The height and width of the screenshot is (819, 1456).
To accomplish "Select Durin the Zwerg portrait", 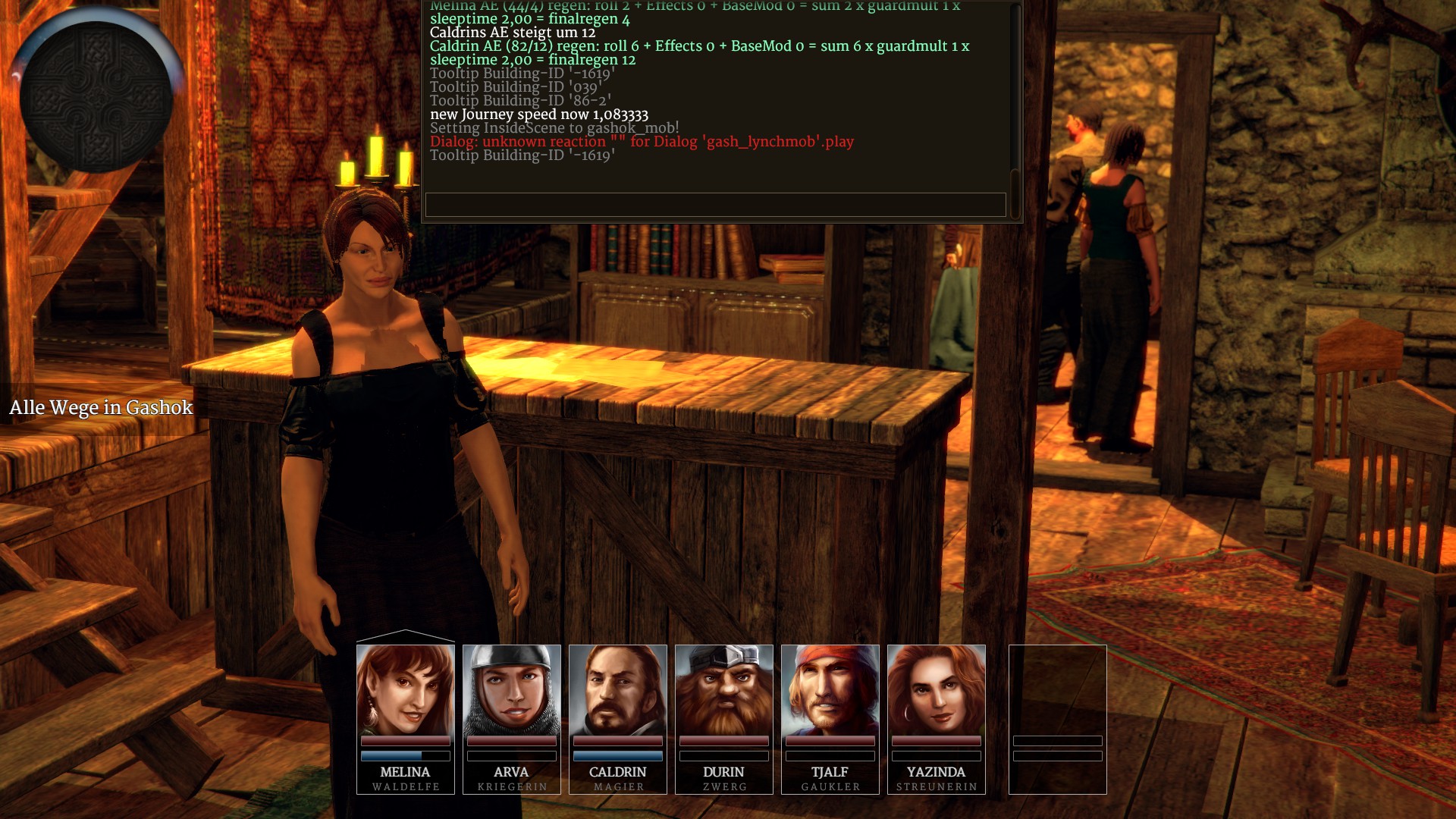I will click(723, 690).
